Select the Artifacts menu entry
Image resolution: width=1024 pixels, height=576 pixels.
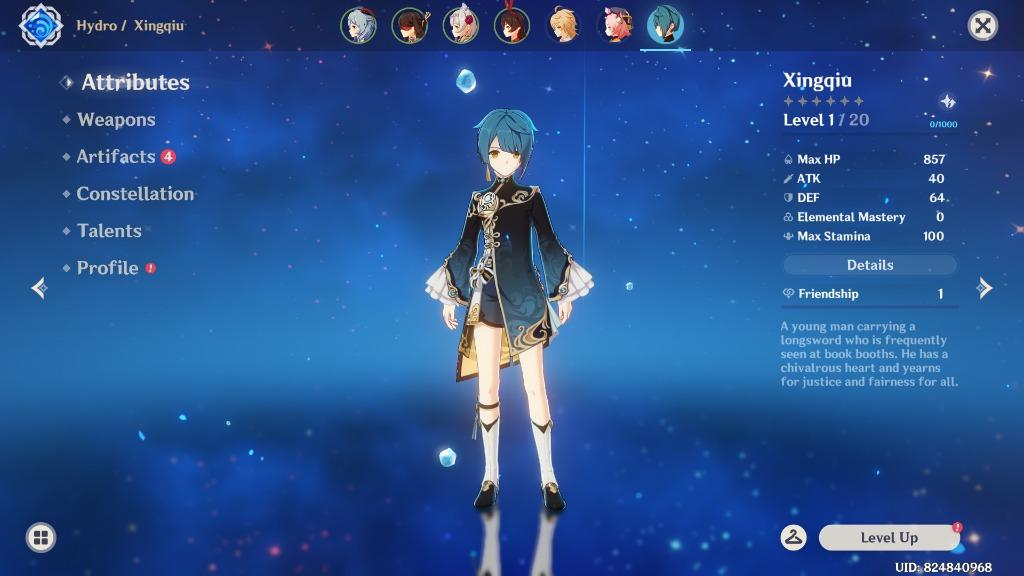click(116, 157)
